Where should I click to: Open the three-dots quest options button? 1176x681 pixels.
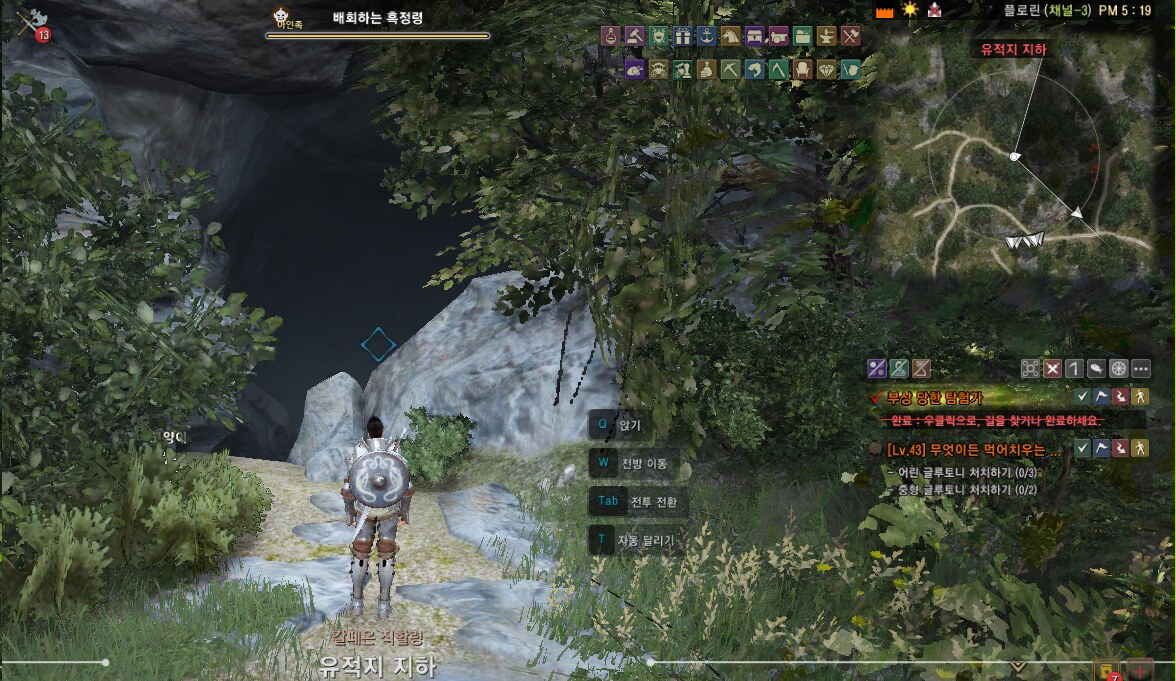click(x=1141, y=368)
